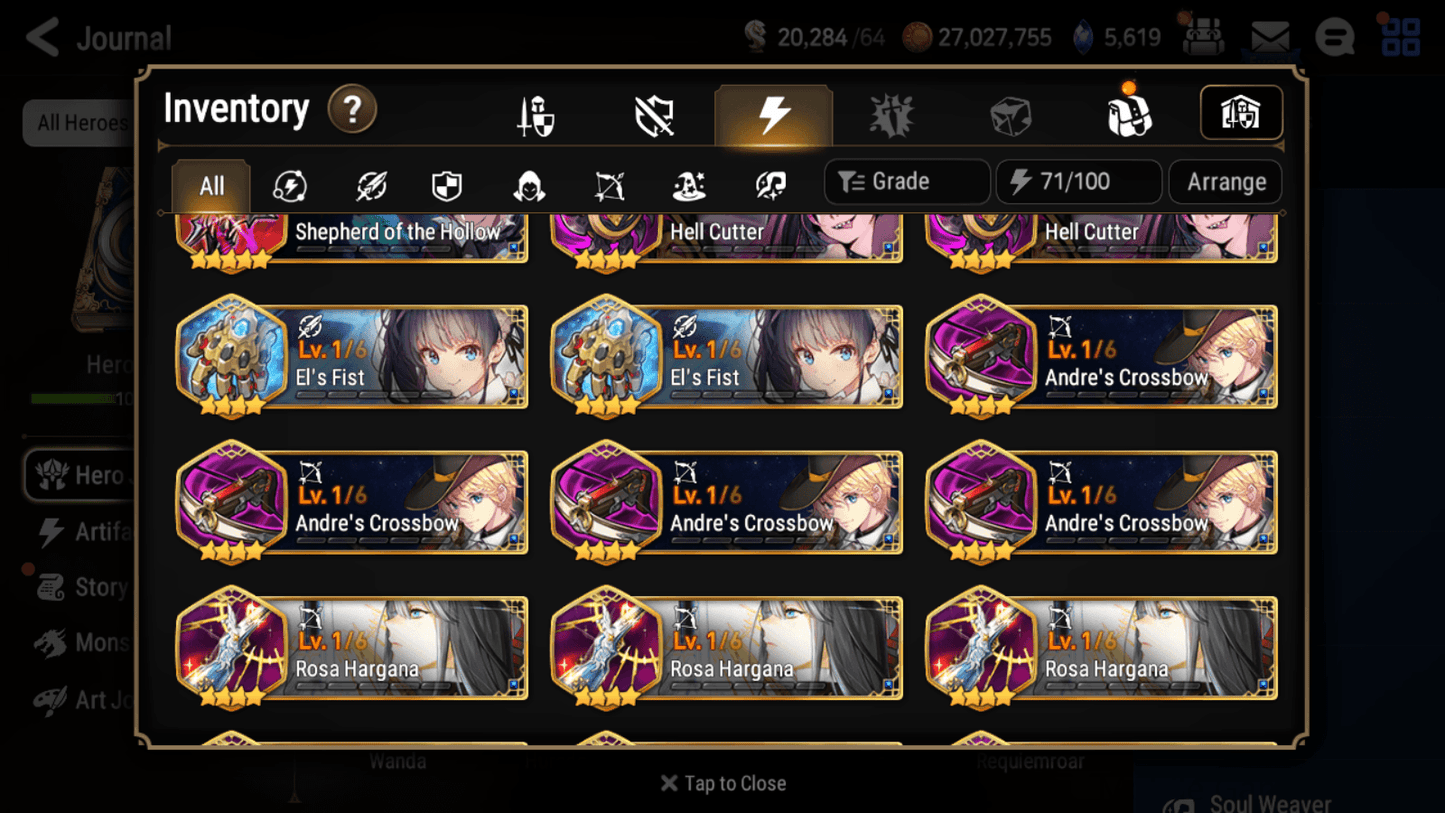Open the Inventory help question mark
Image resolution: width=1445 pixels, height=813 pixels.
coord(352,110)
